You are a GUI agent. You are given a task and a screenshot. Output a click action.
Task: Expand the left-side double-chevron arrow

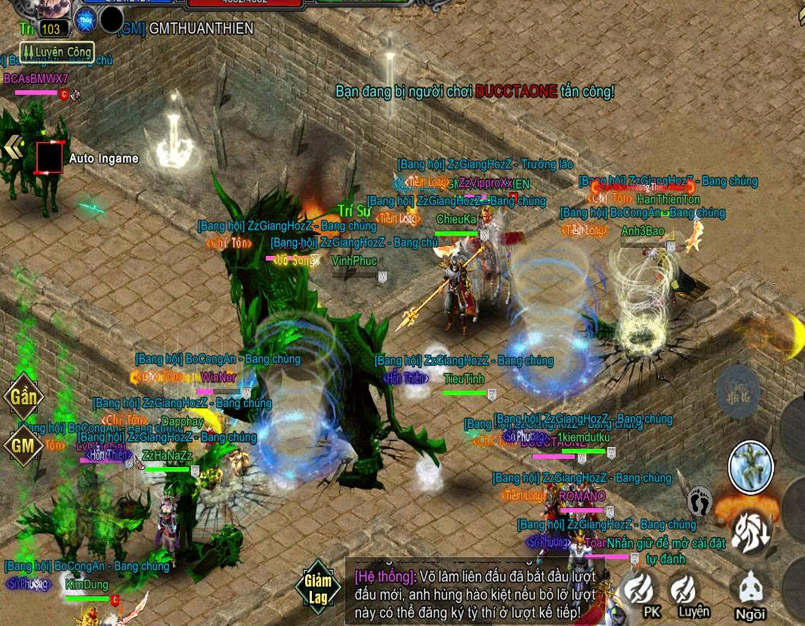pos(13,148)
